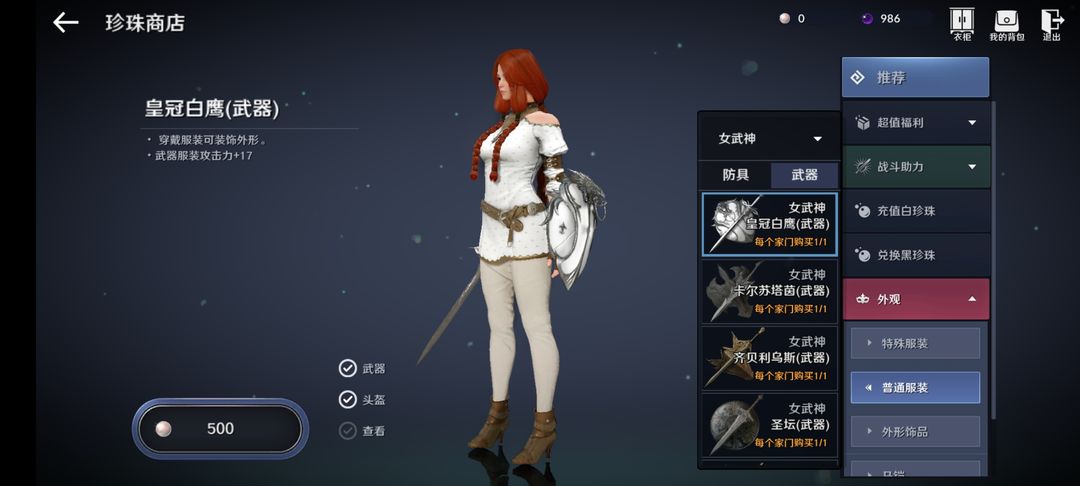Select 卡尔苏塔茵 weapon item
1080x486 pixels.
coord(769,290)
